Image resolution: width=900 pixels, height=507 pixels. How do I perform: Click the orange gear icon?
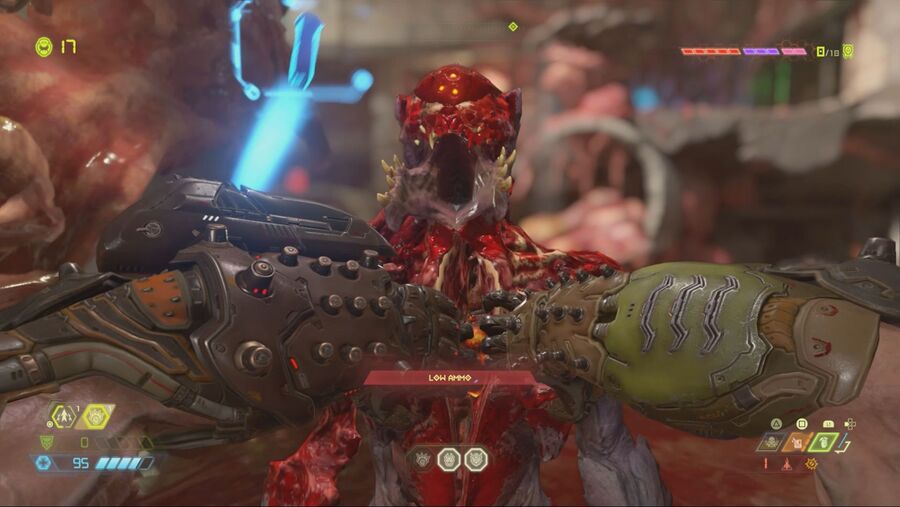coord(811,463)
